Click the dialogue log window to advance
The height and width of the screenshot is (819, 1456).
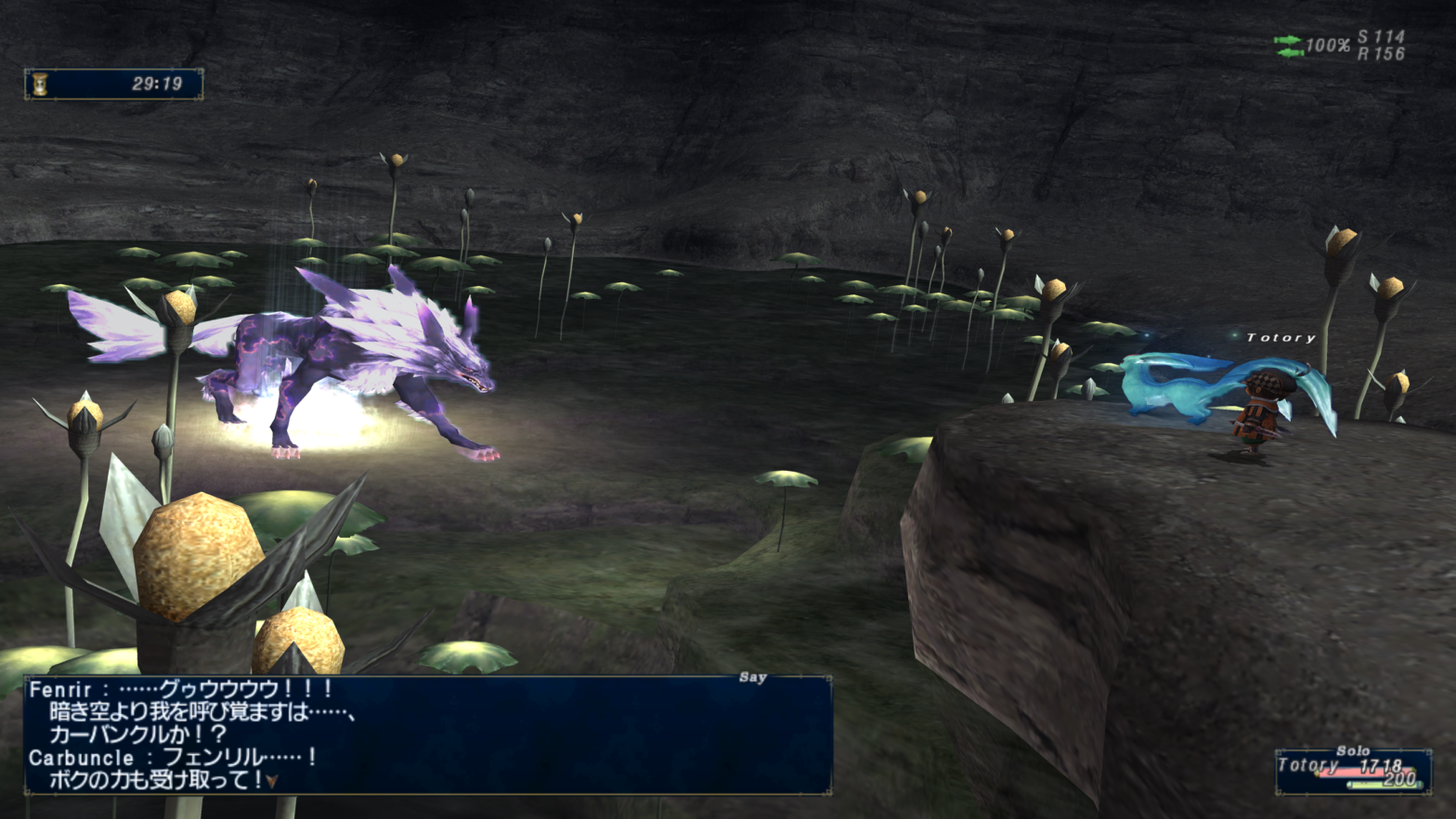(427, 734)
